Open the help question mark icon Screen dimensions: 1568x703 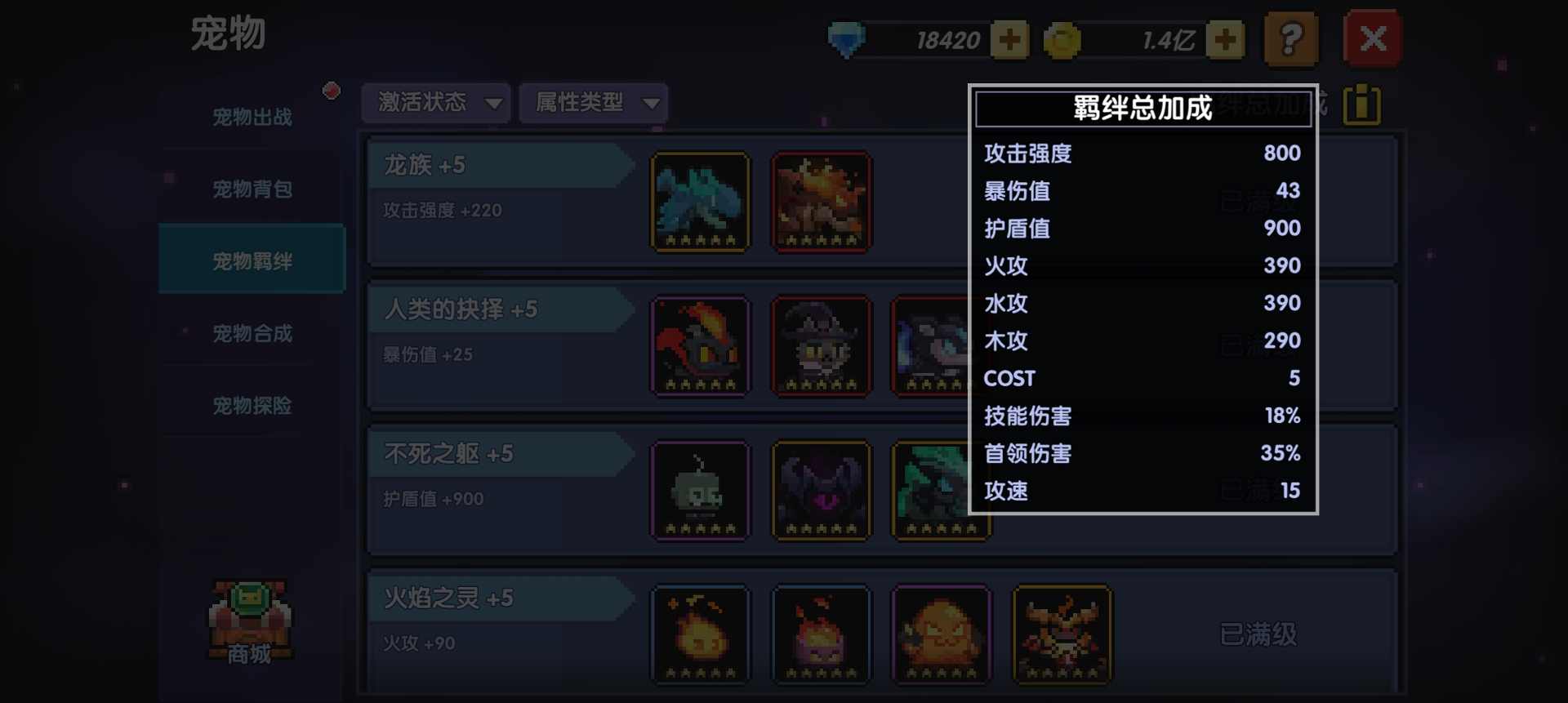[1290, 38]
